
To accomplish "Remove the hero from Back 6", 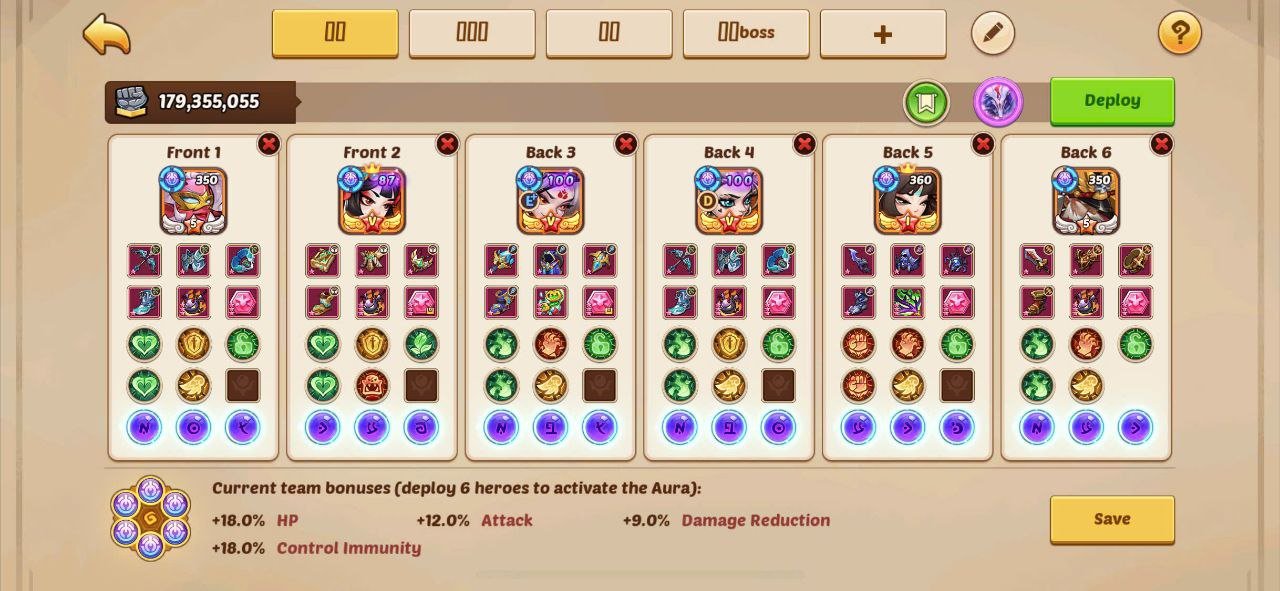I will point(1161,144).
